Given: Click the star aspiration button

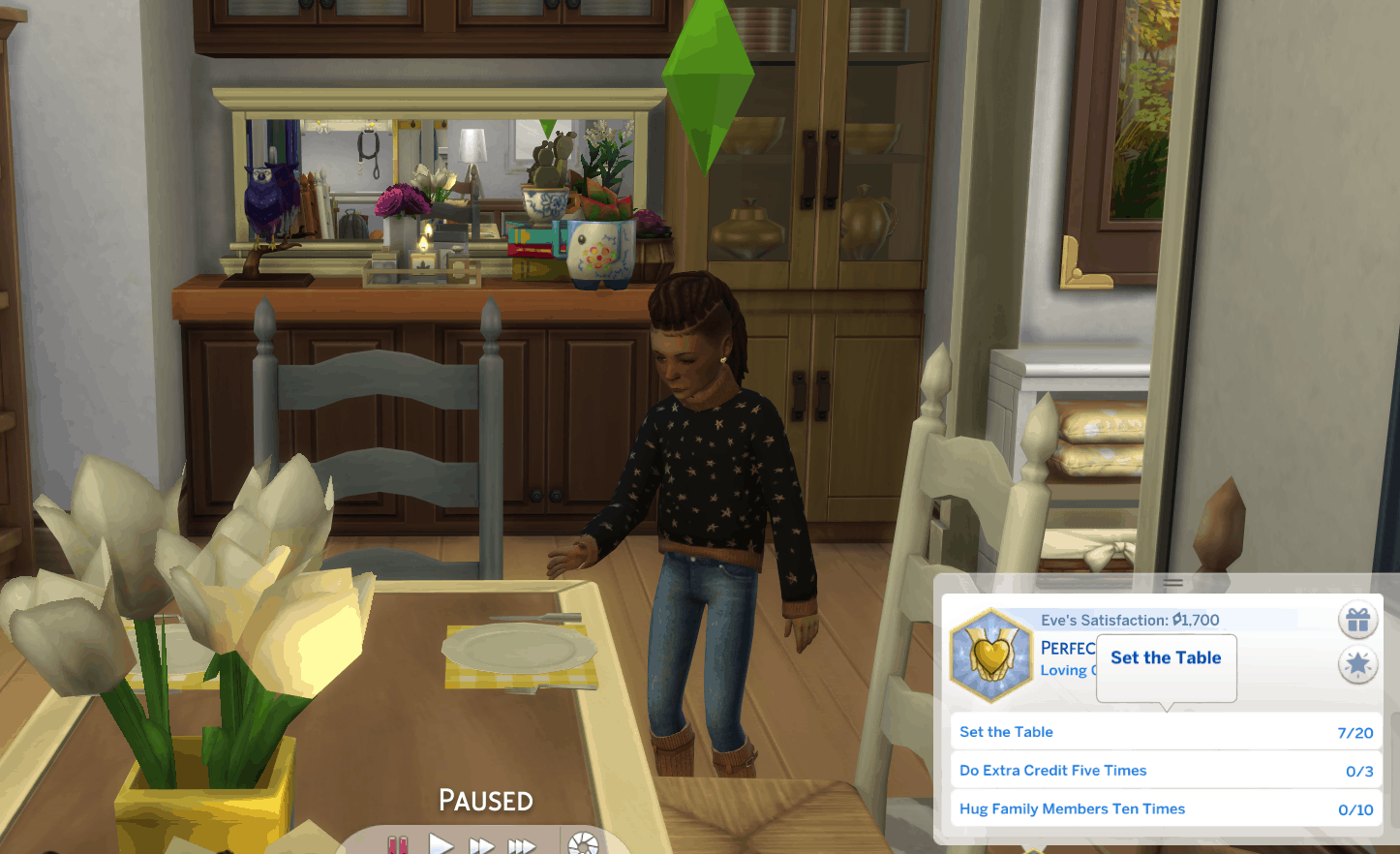Looking at the screenshot, I should [1357, 664].
